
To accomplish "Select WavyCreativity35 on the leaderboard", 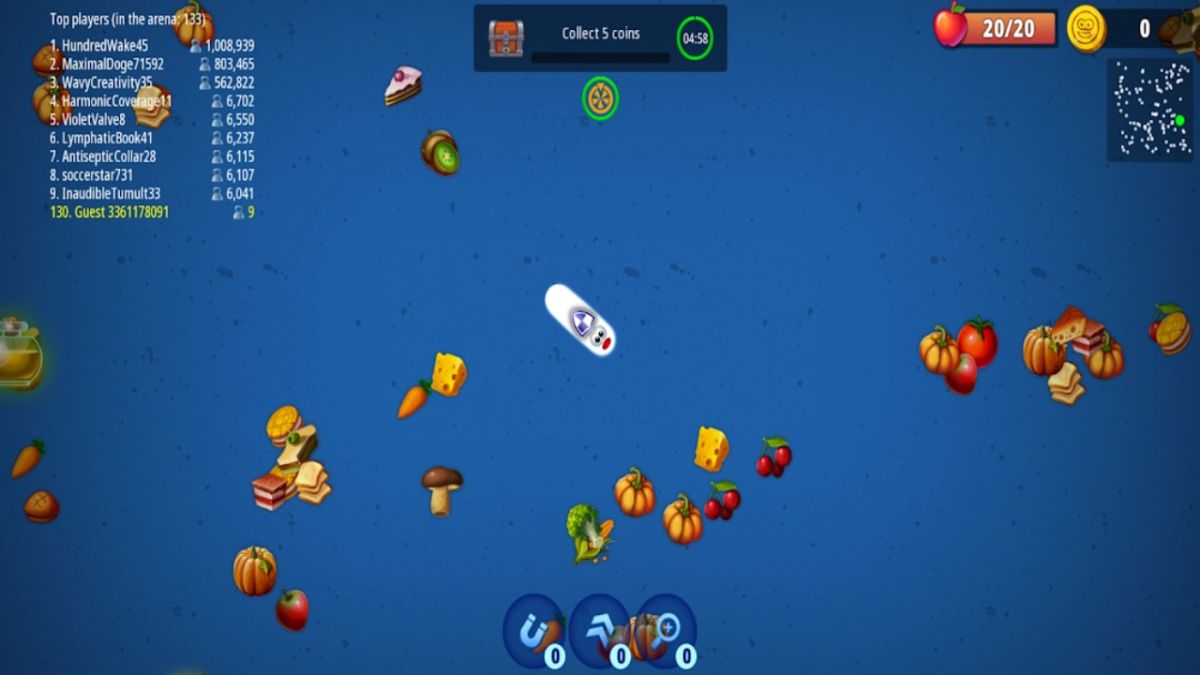I will click(x=152, y=83).
